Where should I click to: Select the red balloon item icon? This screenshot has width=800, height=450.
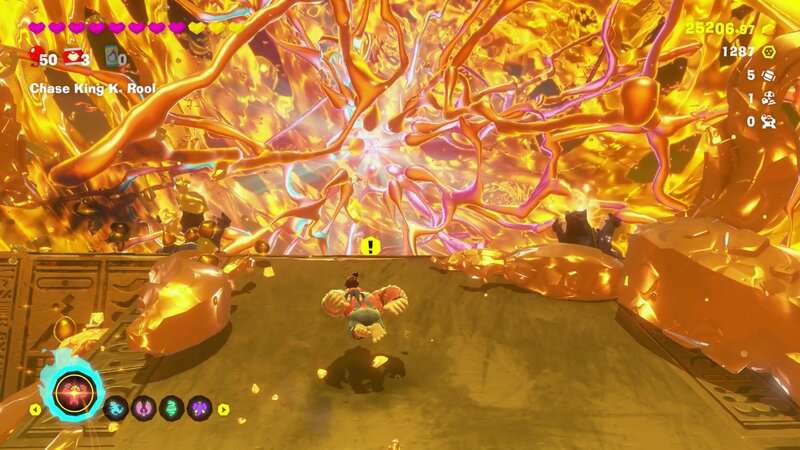[37, 56]
